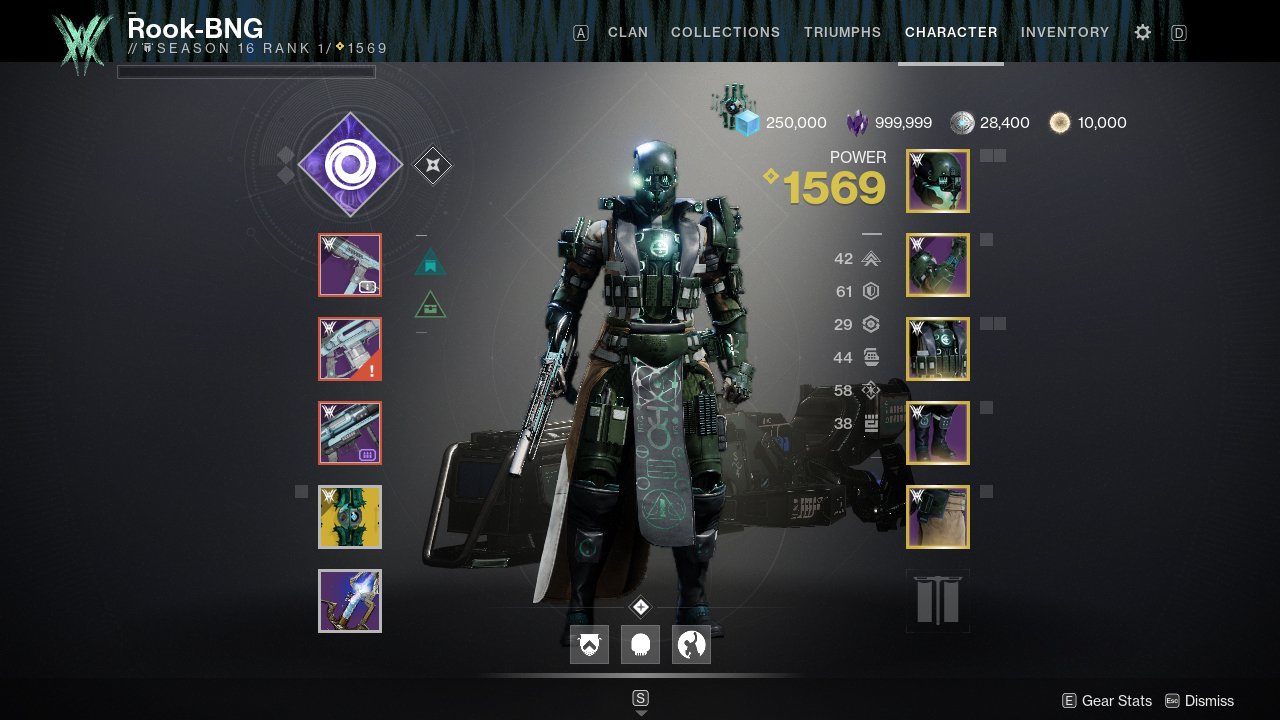The width and height of the screenshot is (1280, 720).
Task: Select the leg armor slot
Action: point(938,433)
